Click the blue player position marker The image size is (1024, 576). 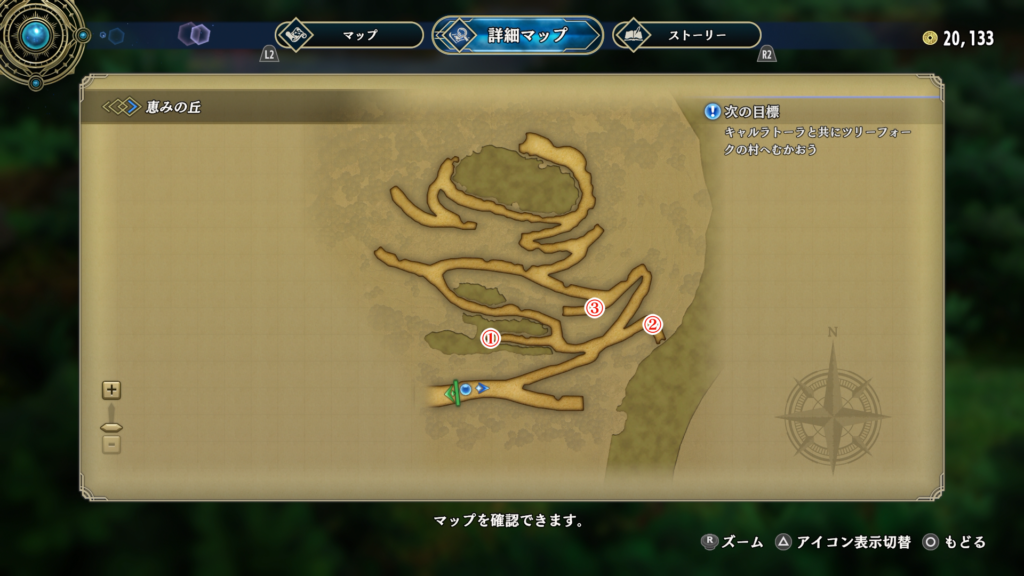[466, 388]
